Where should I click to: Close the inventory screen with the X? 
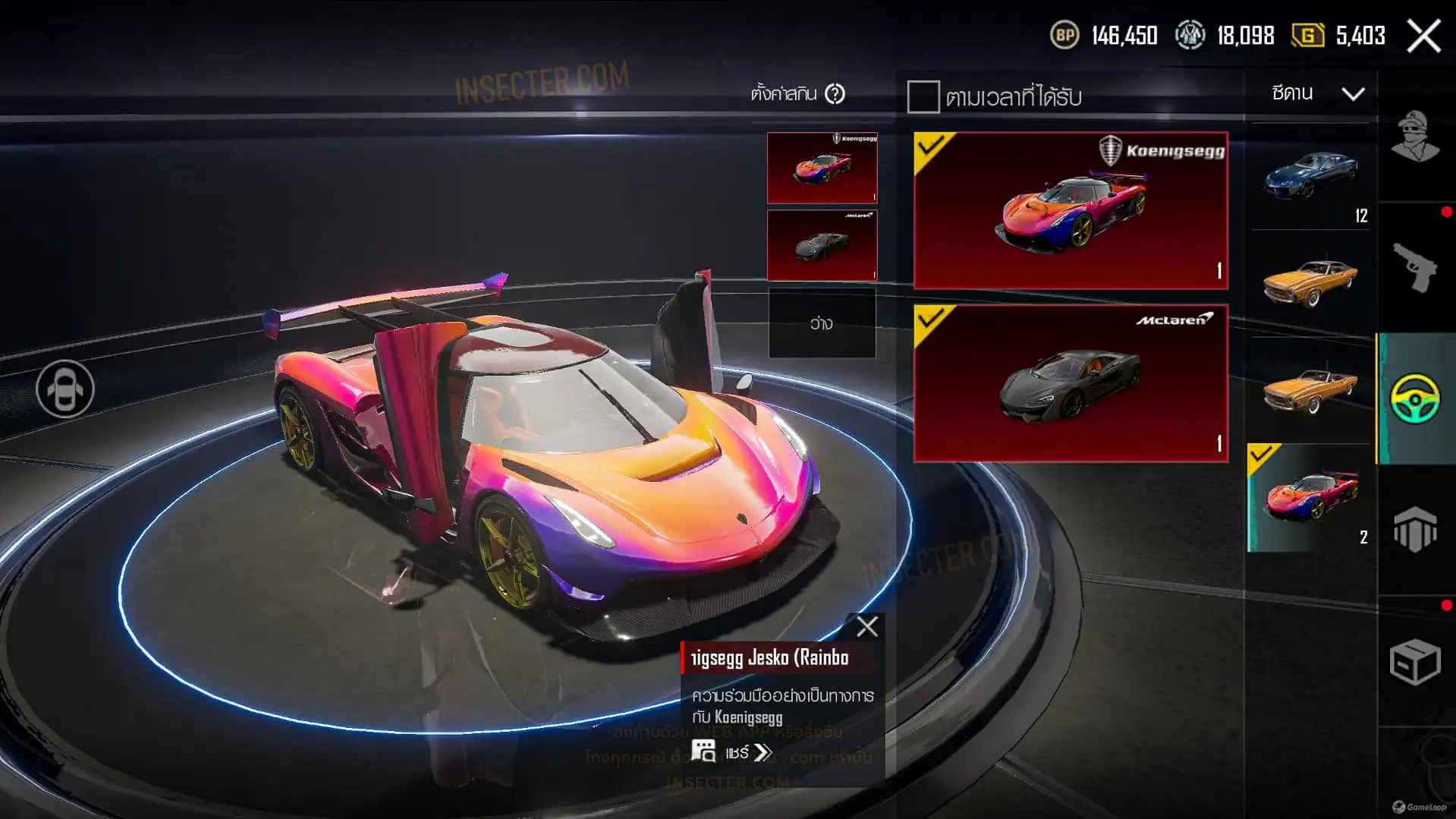(x=1423, y=36)
